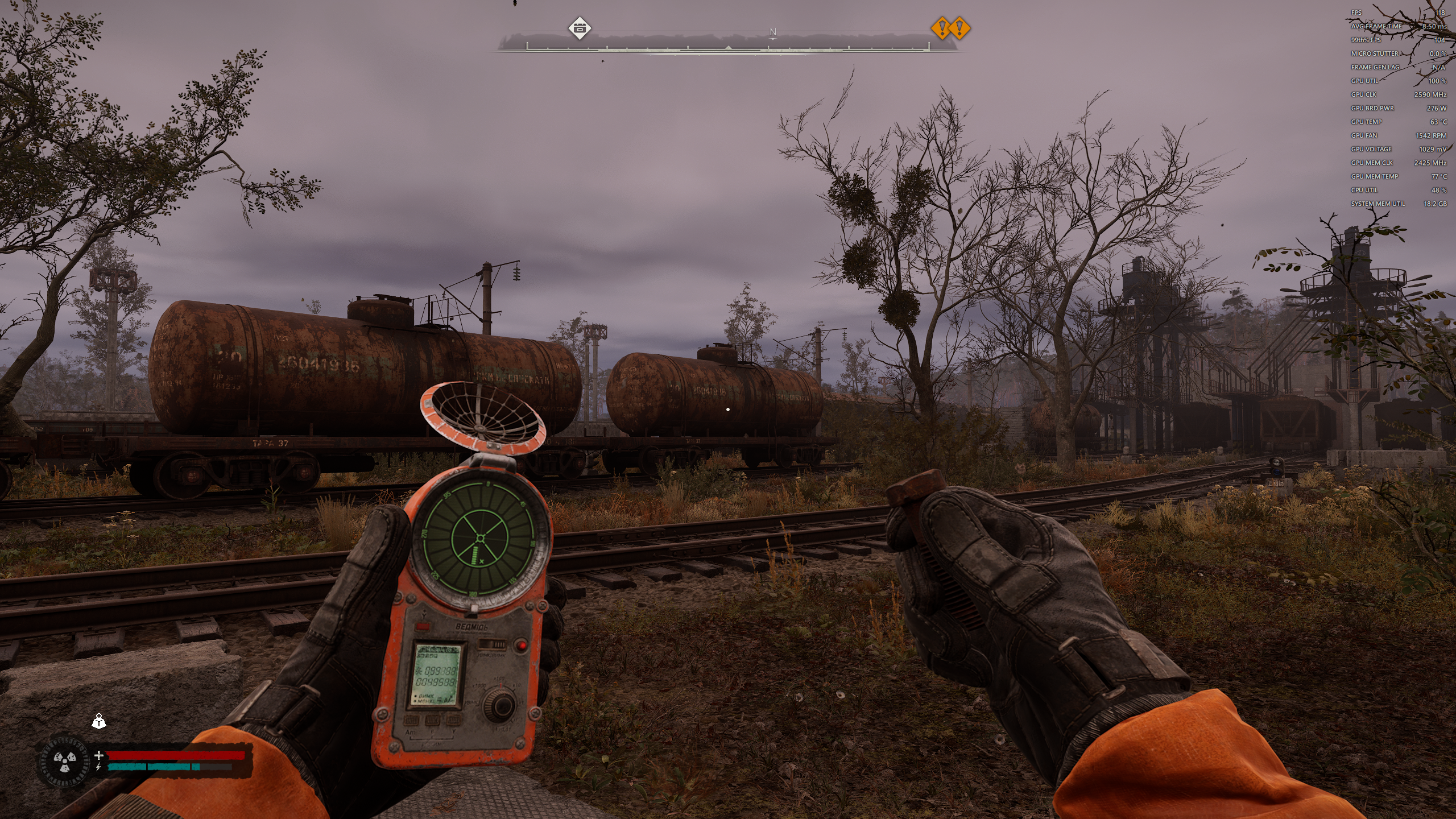Select the carry weight kettlebell icon
The height and width of the screenshot is (819, 1456).
coord(99,722)
